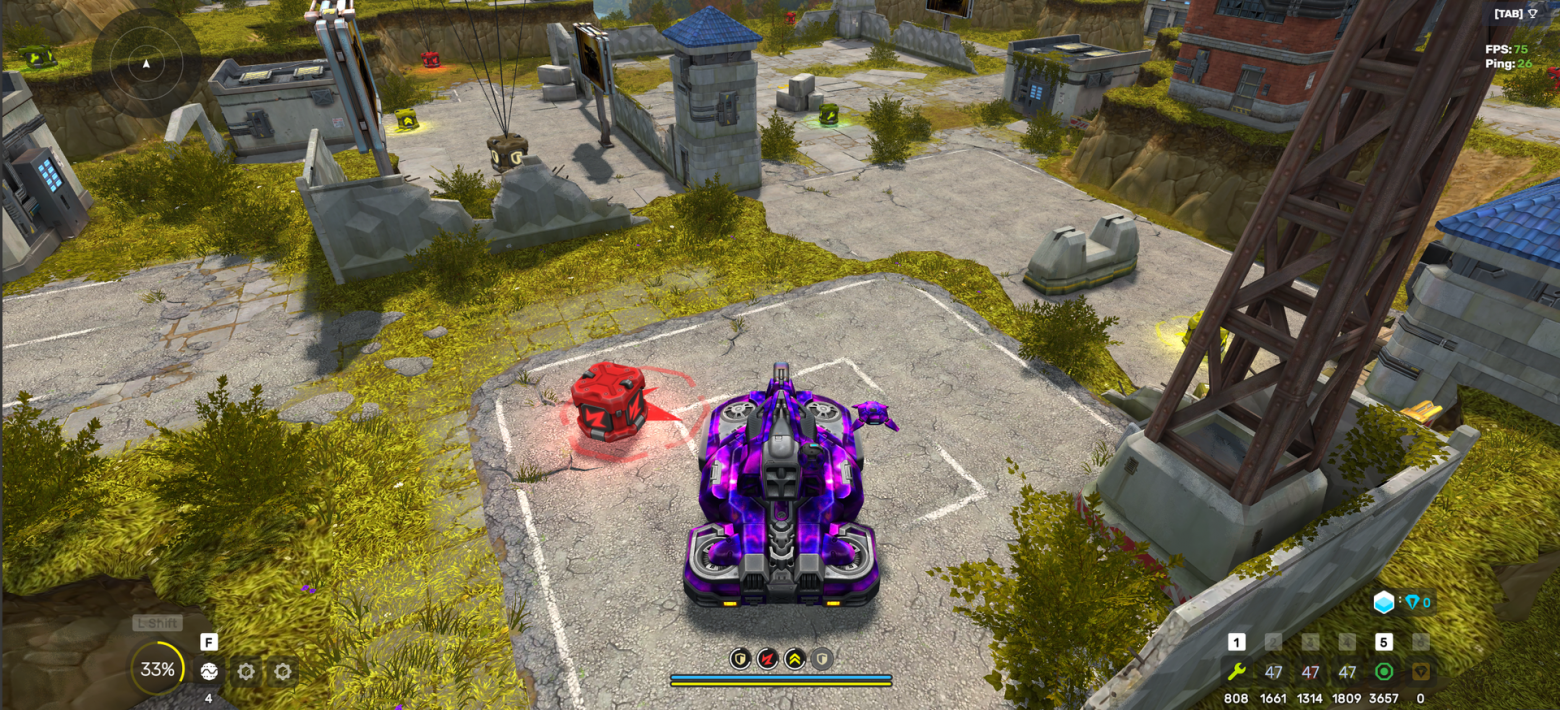Select the Gold Box supply slot
This screenshot has width=1560, height=710.
coord(1420,672)
